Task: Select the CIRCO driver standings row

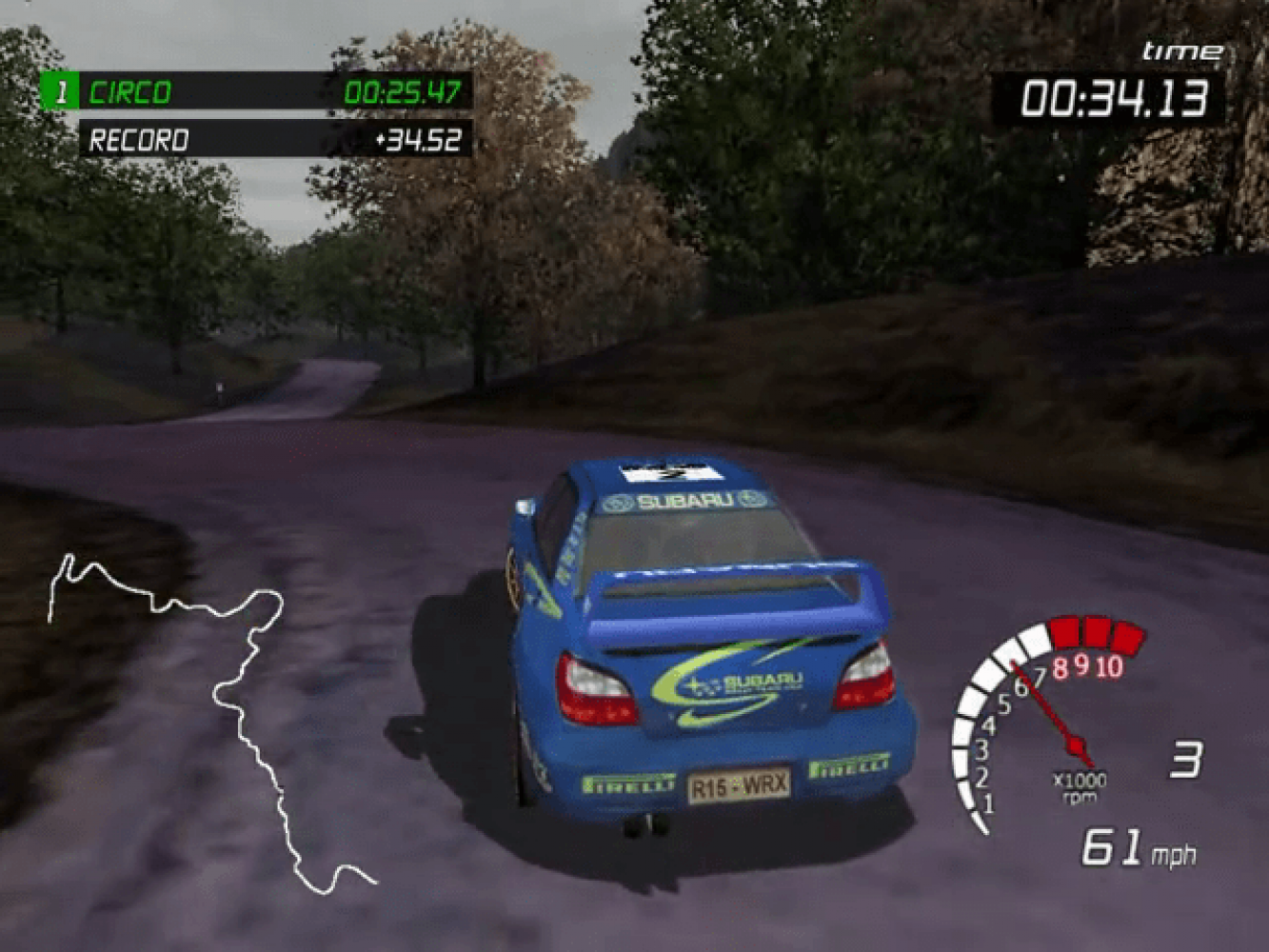Action: point(255,92)
